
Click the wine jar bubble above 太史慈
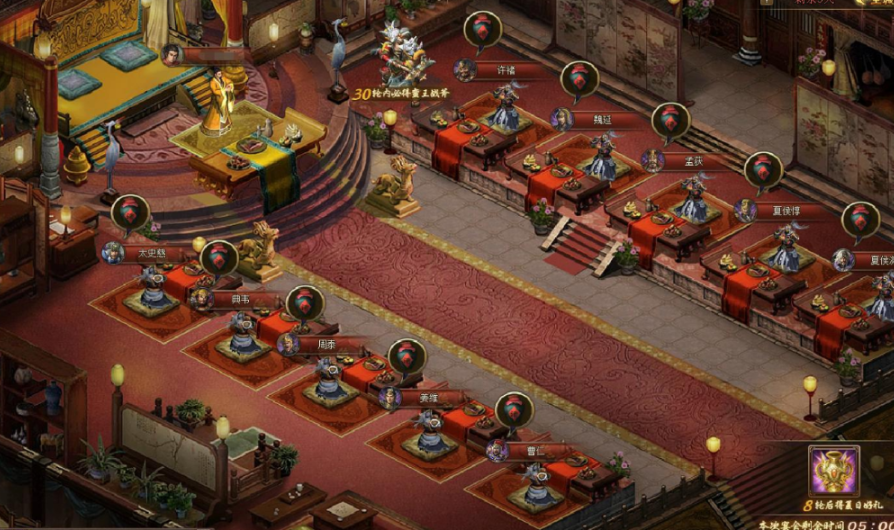pos(130,212)
